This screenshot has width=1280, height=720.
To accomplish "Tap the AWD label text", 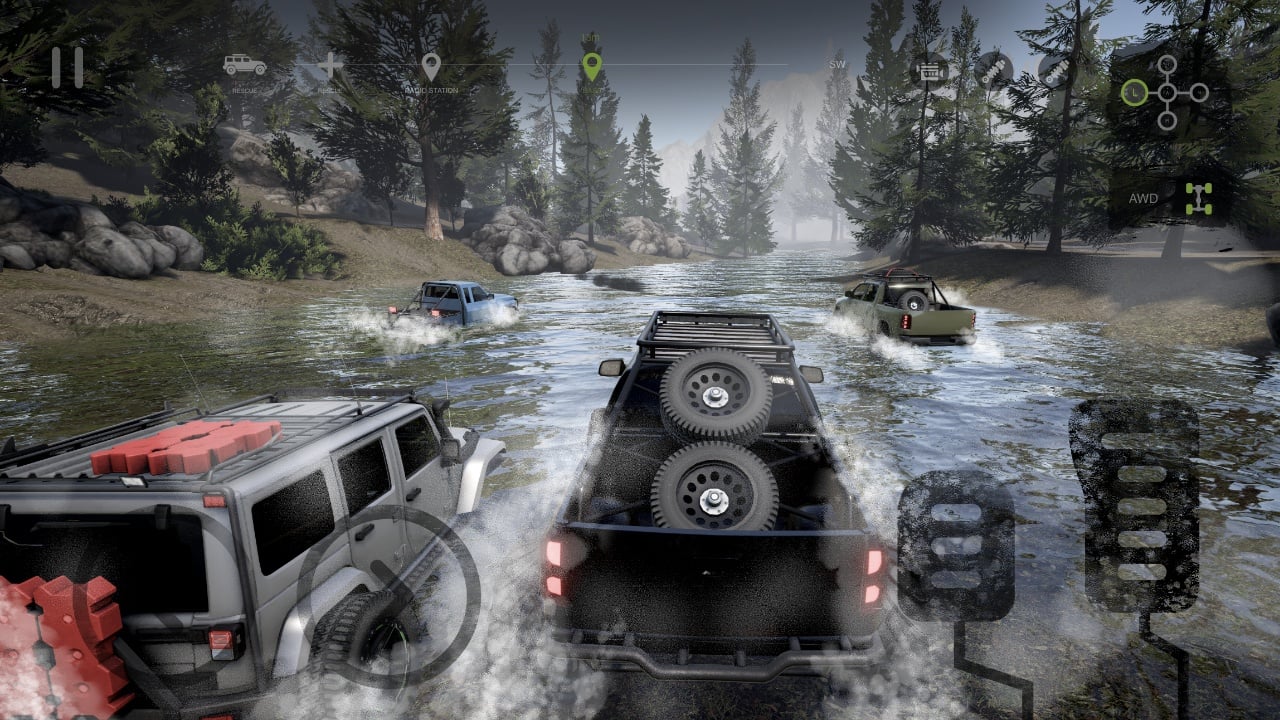I will pyautogui.click(x=1143, y=200).
